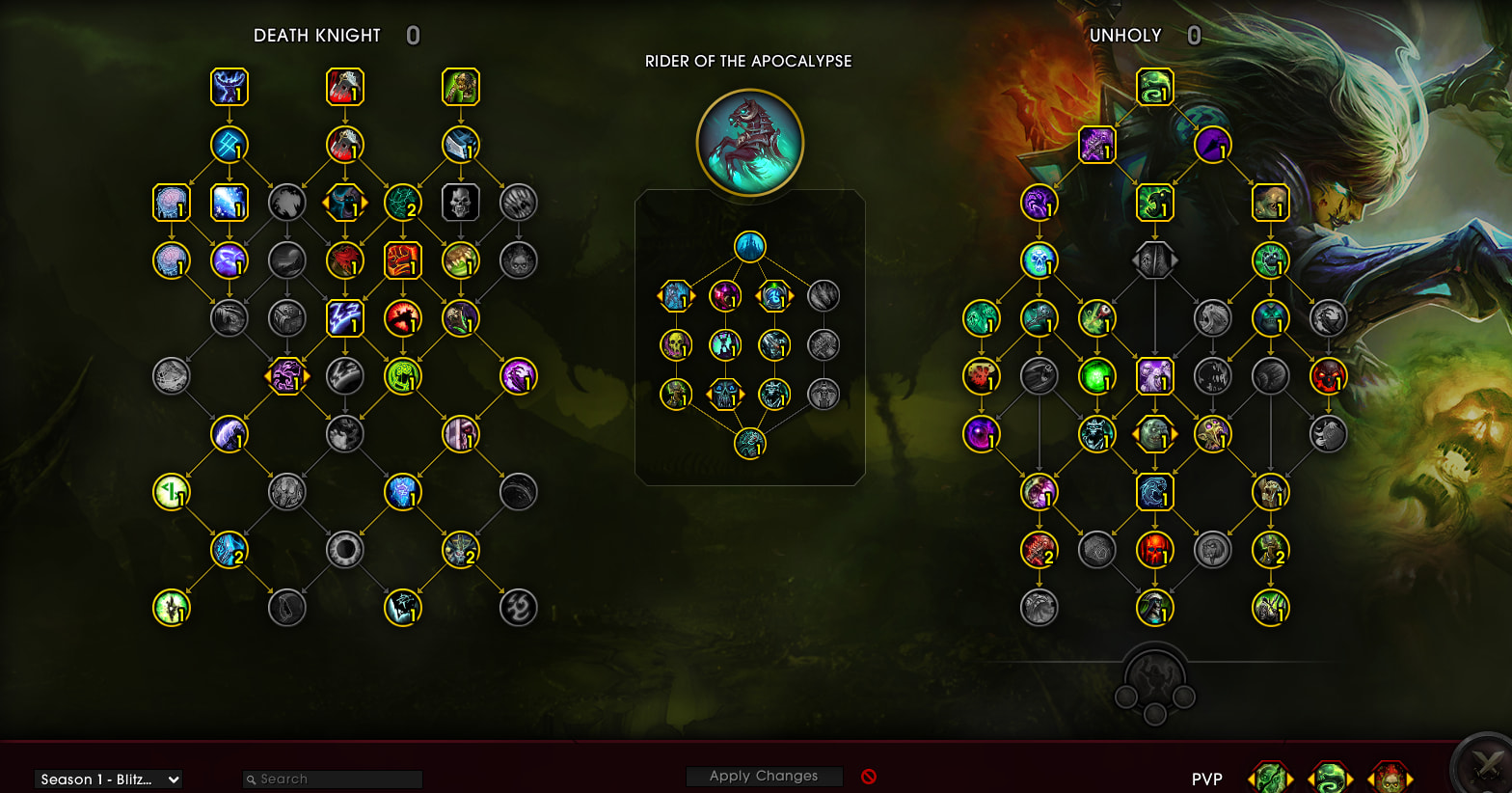Open the Season 1 loadout dropdown
This screenshot has width=1512, height=793.
point(108,779)
